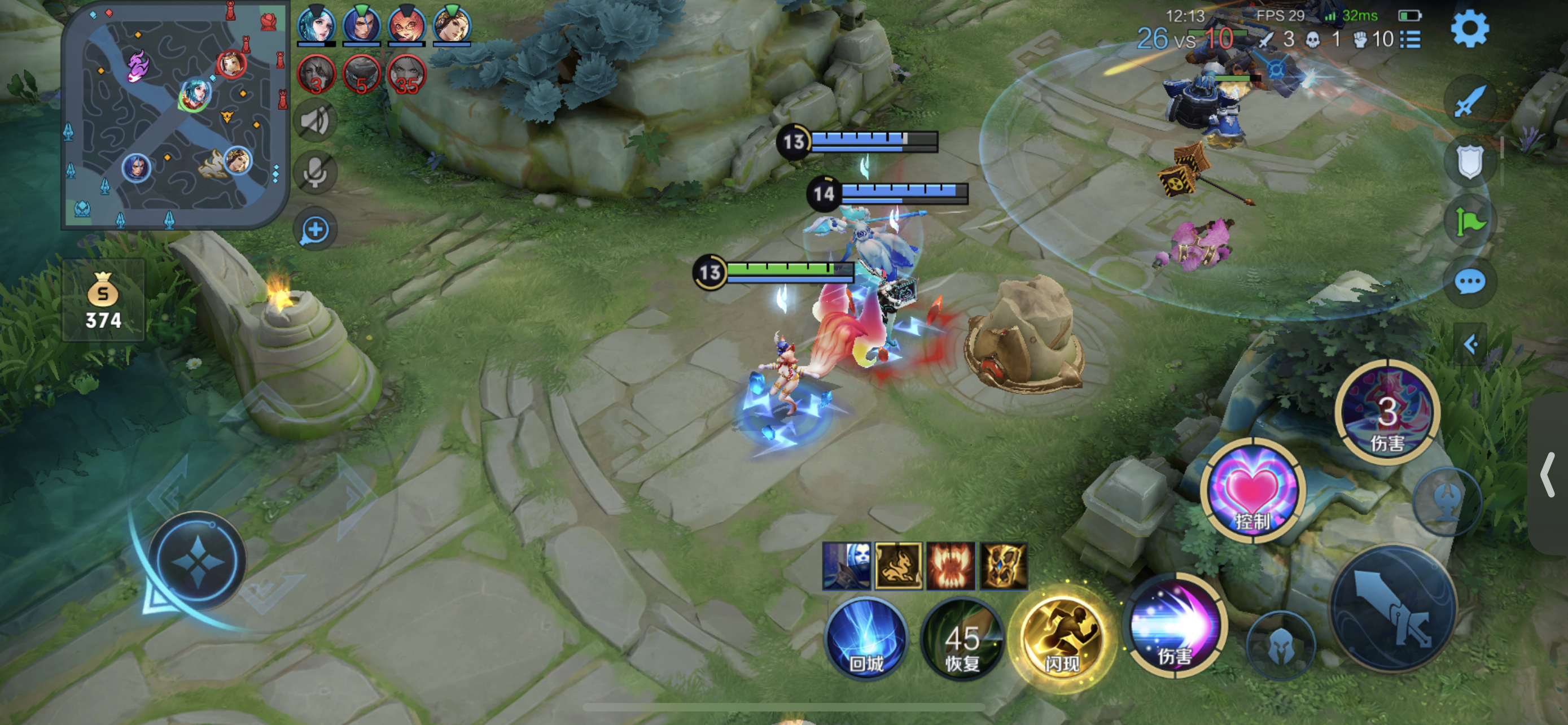The width and height of the screenshot is (1568, 725).
Task: Open the minimap
Action: click(175, 115)
